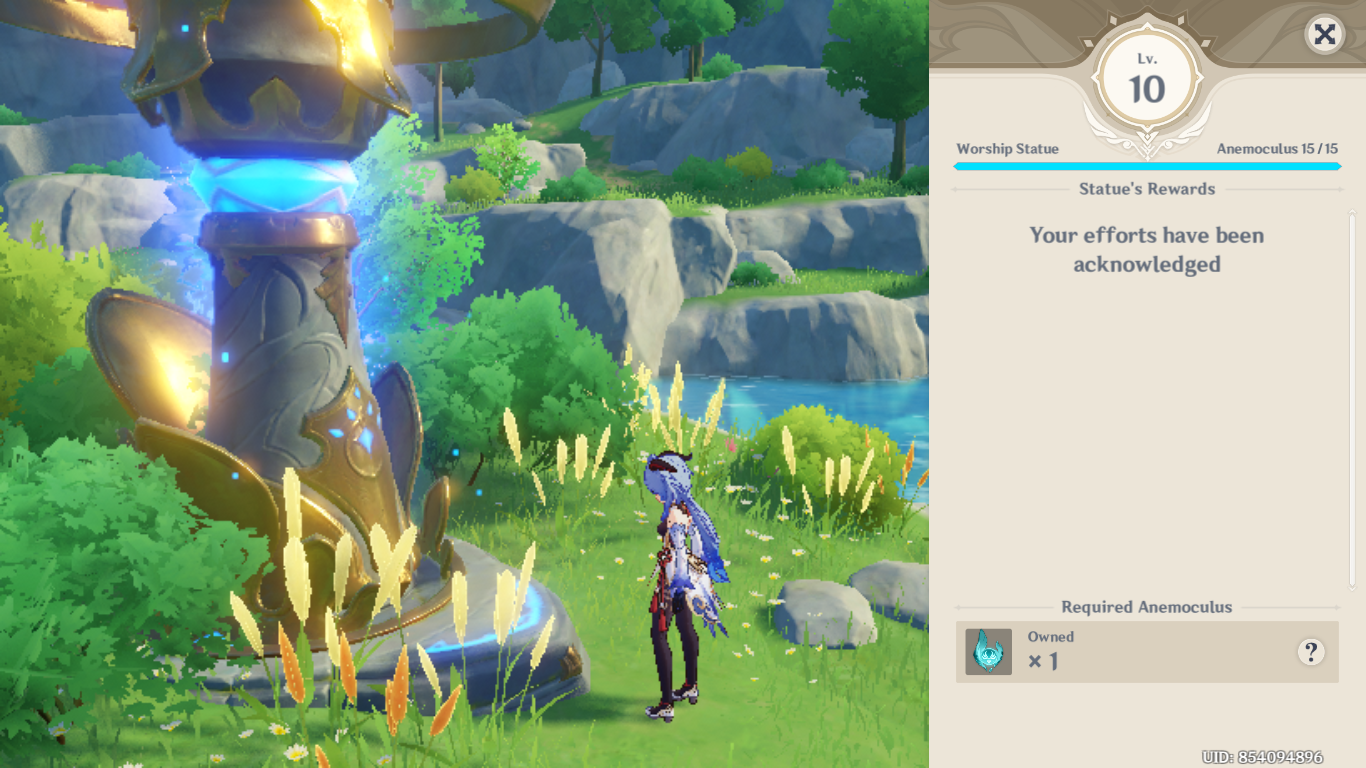This screenshot has width=1366, height=768.
Task: Click the Anemoculus item icon
Action: [988, 650]
